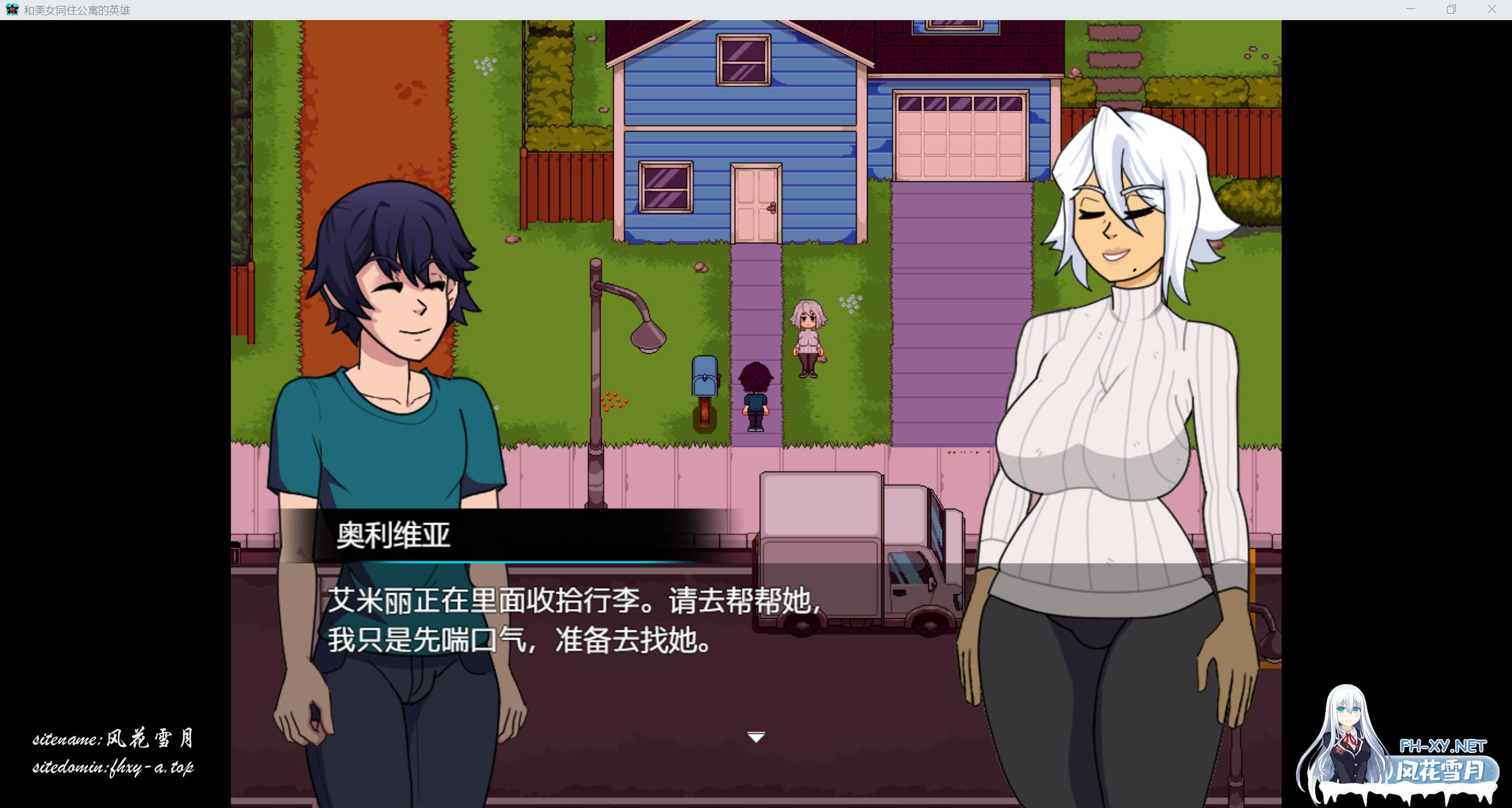Expand the dialogue by clicking the down triangle
The image size is (1512, 808).
(757, 737)
